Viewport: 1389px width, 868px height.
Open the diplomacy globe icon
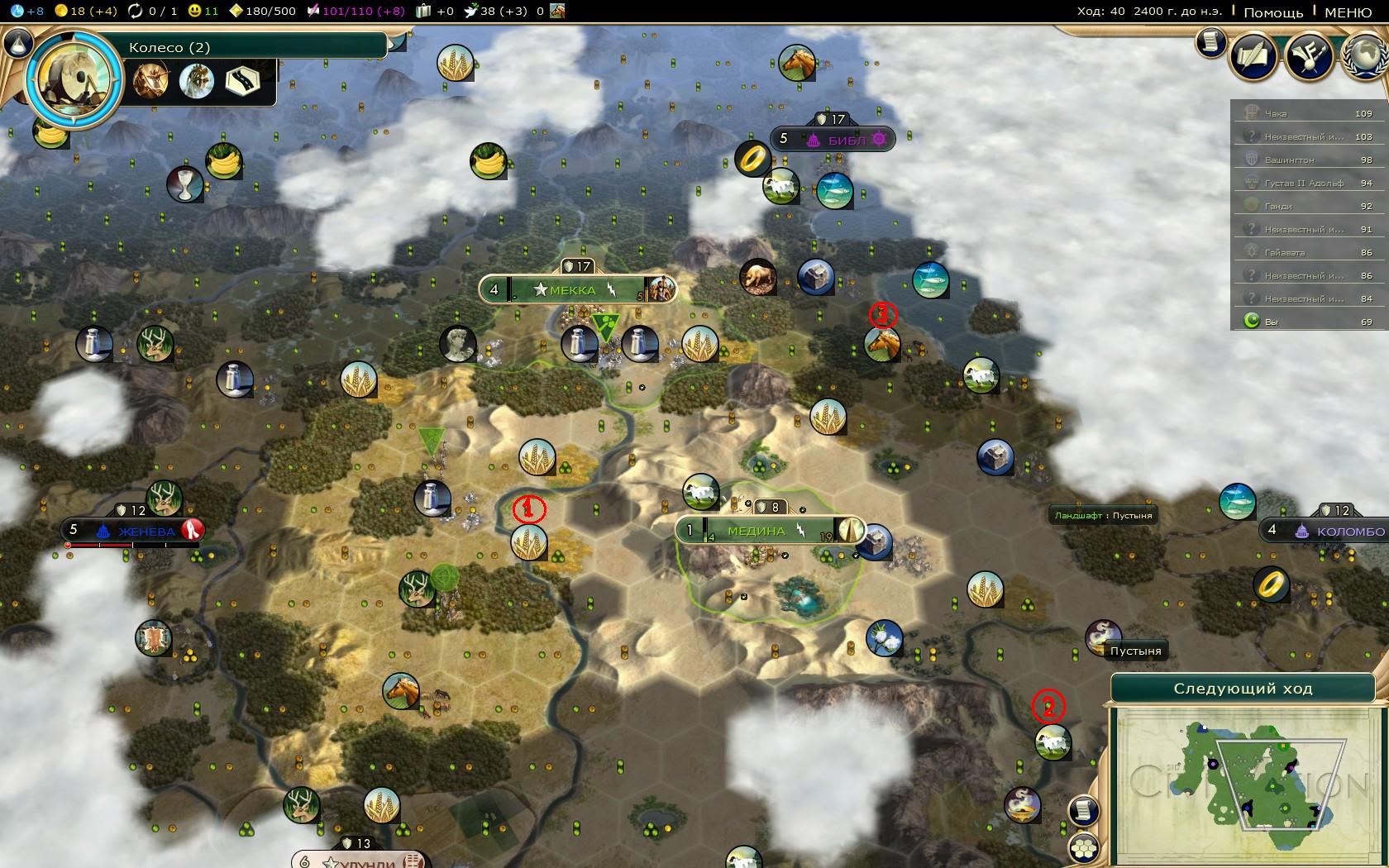[x=1364, y=56]
